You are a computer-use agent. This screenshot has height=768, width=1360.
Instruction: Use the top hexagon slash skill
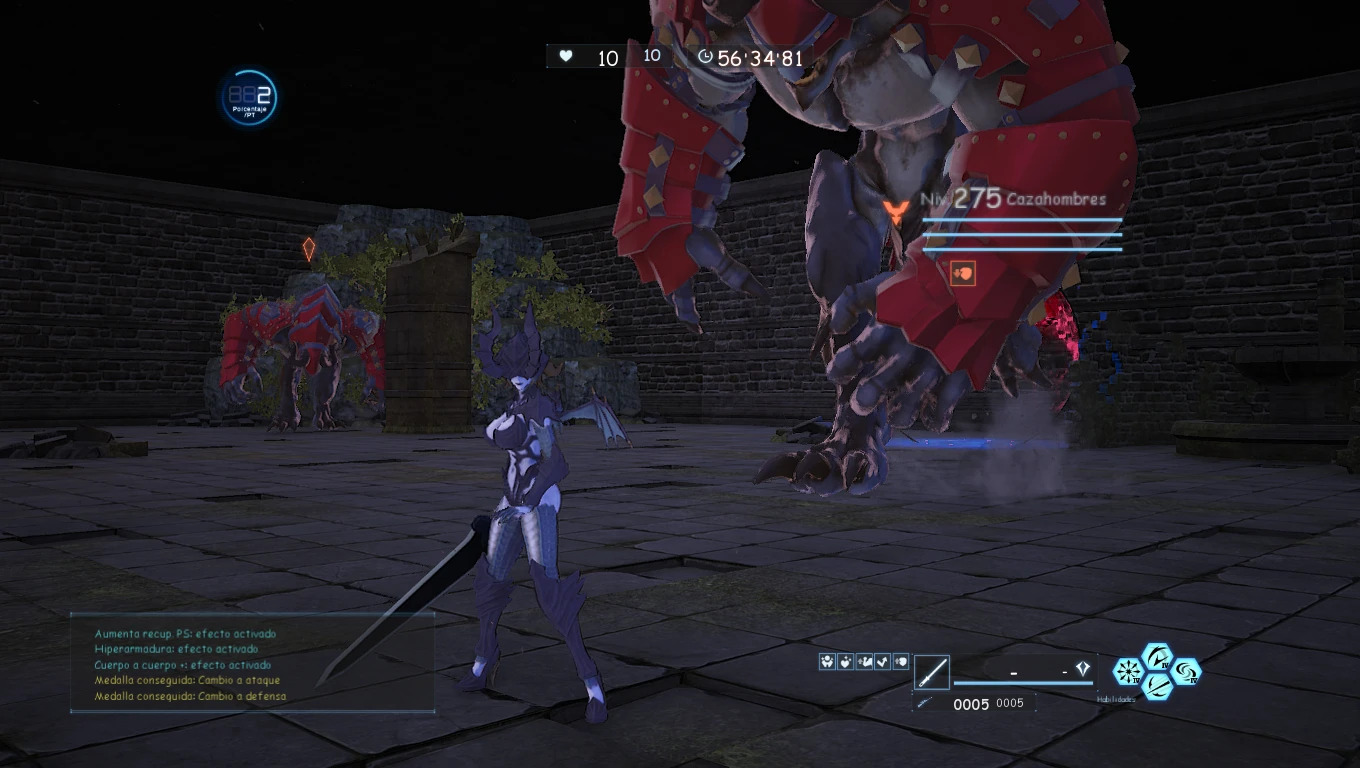tap(1157, 658)
